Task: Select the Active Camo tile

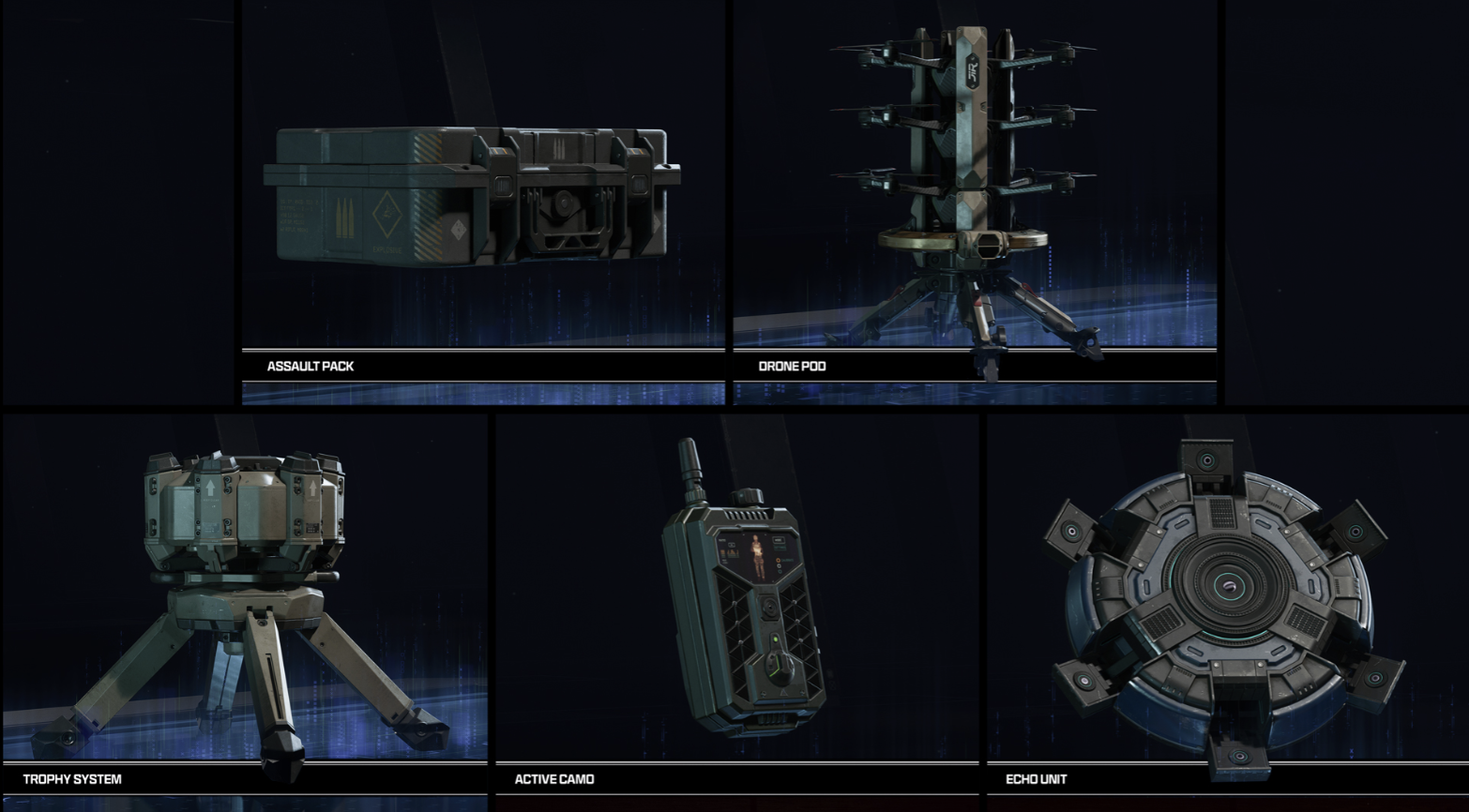Action: 736,600
